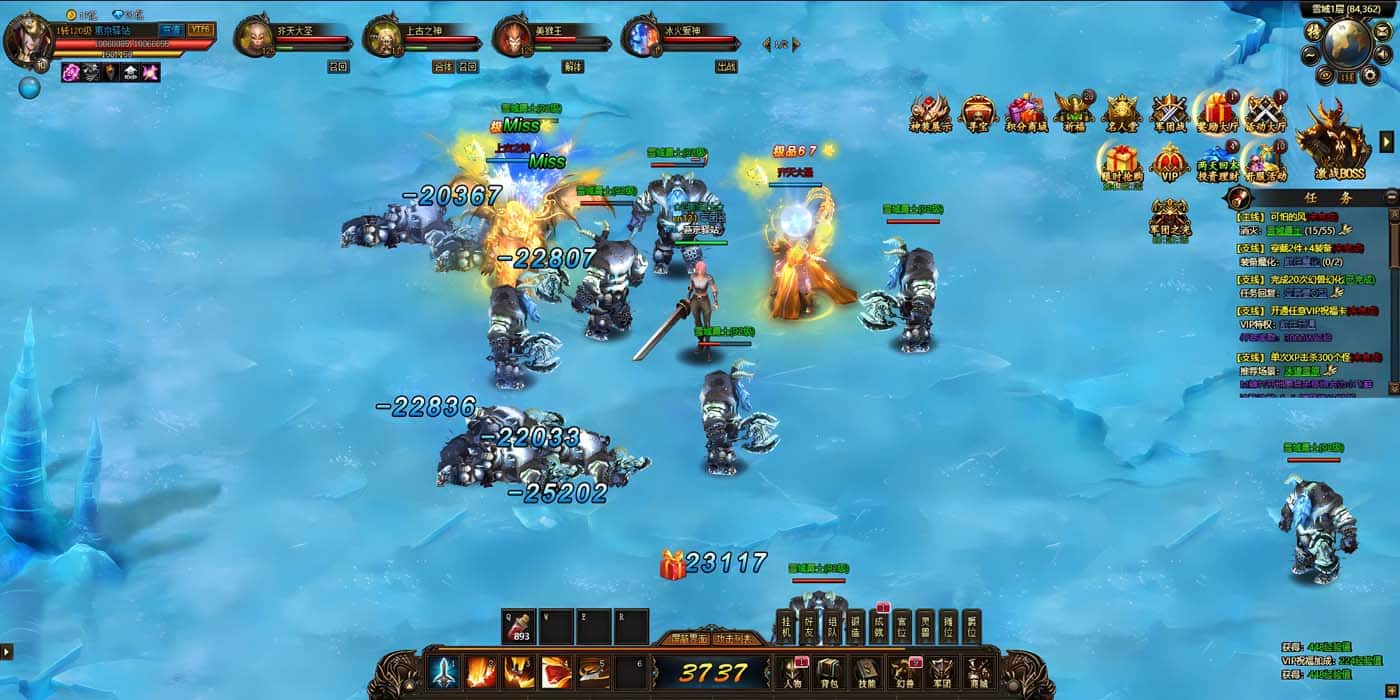This screenshot has width=1400, height=700.
Task: Click the 解体 button under 美猴王
Action: tap(573, 67)
